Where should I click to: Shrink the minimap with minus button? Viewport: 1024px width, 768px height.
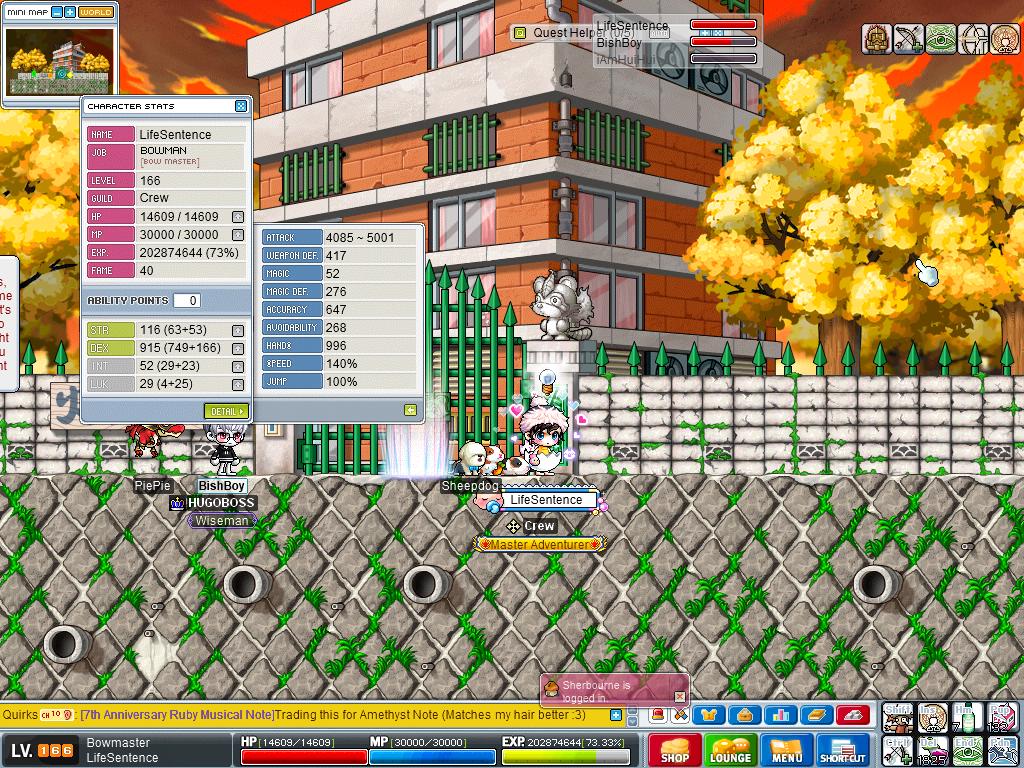tap(57, 12)
